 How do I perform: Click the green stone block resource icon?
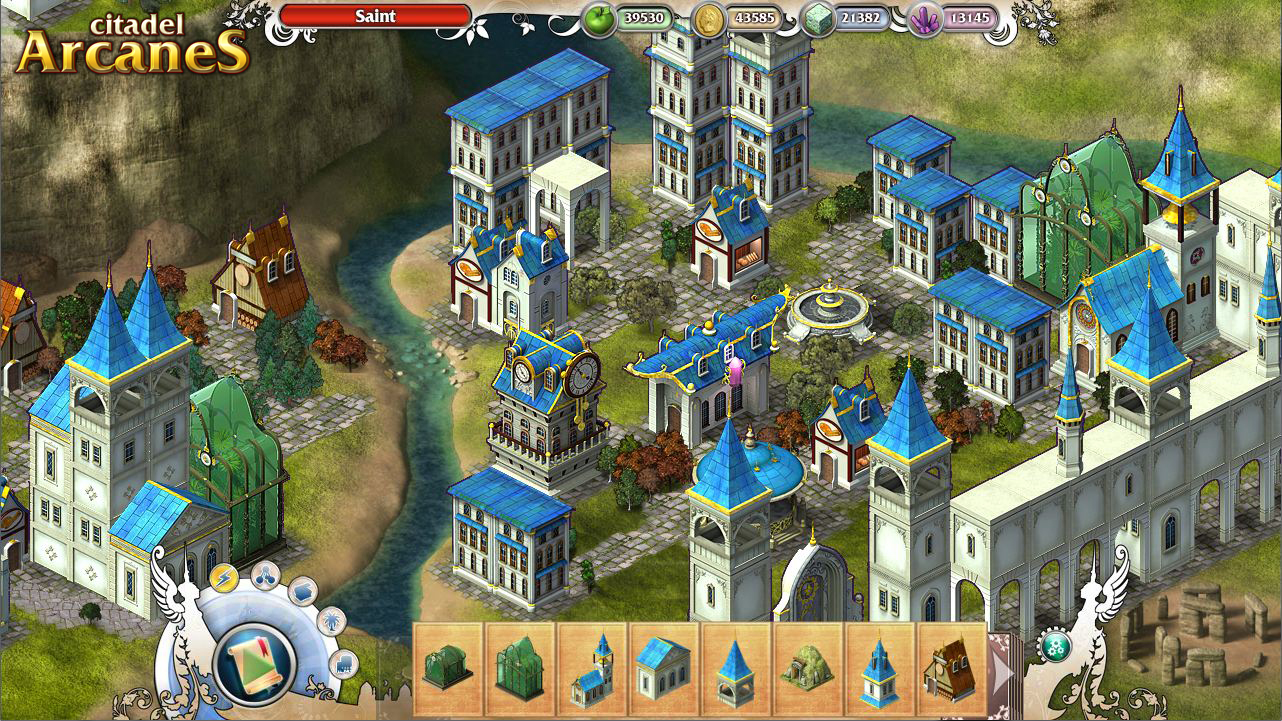pos(817,18)
